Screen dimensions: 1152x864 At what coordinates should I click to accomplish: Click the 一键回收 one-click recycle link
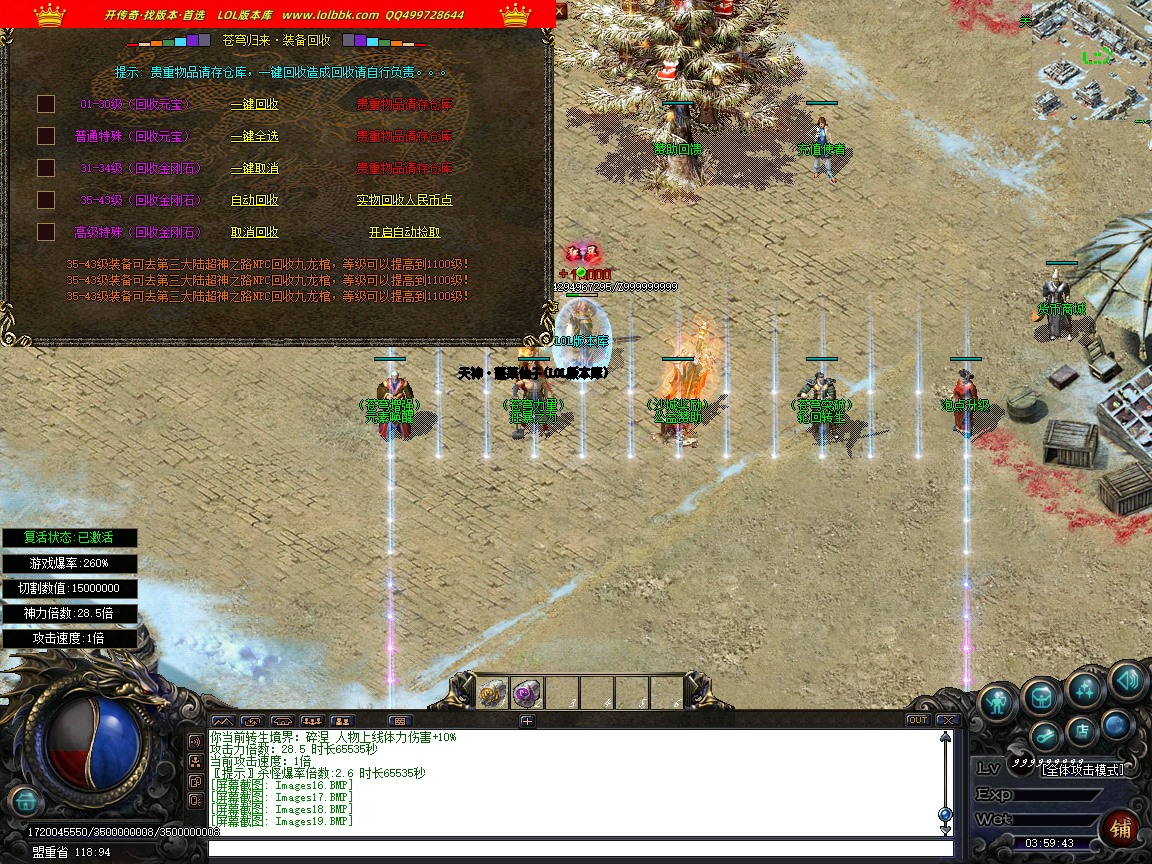[x=254, y=104]
